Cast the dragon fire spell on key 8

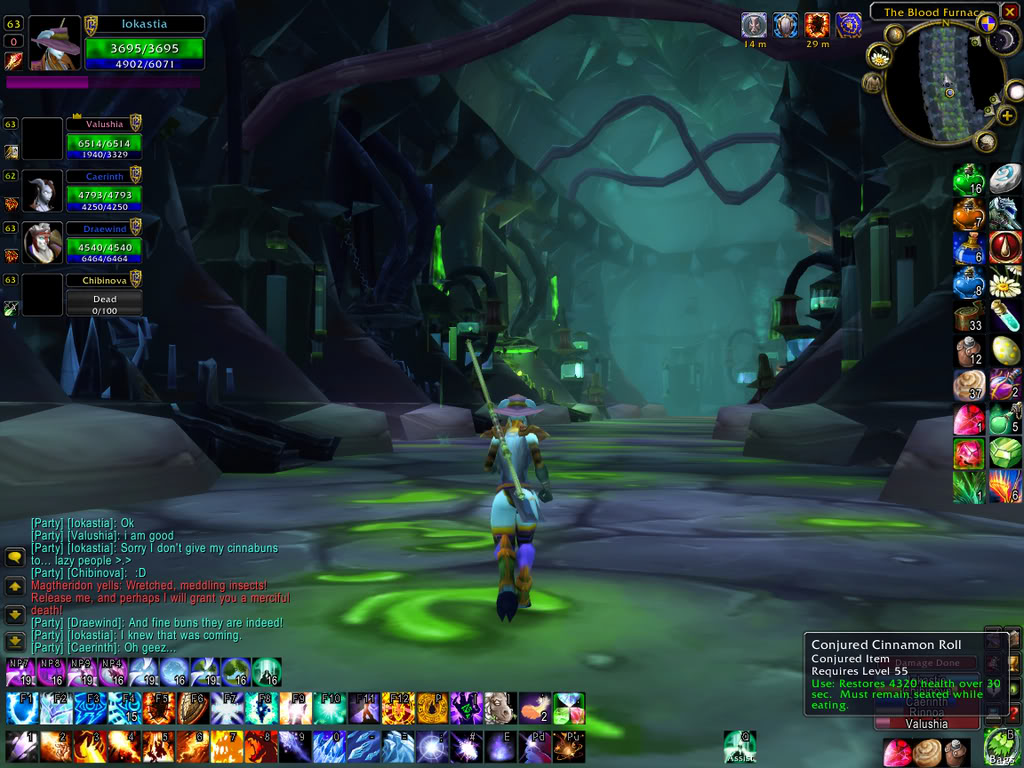point(259,746)
